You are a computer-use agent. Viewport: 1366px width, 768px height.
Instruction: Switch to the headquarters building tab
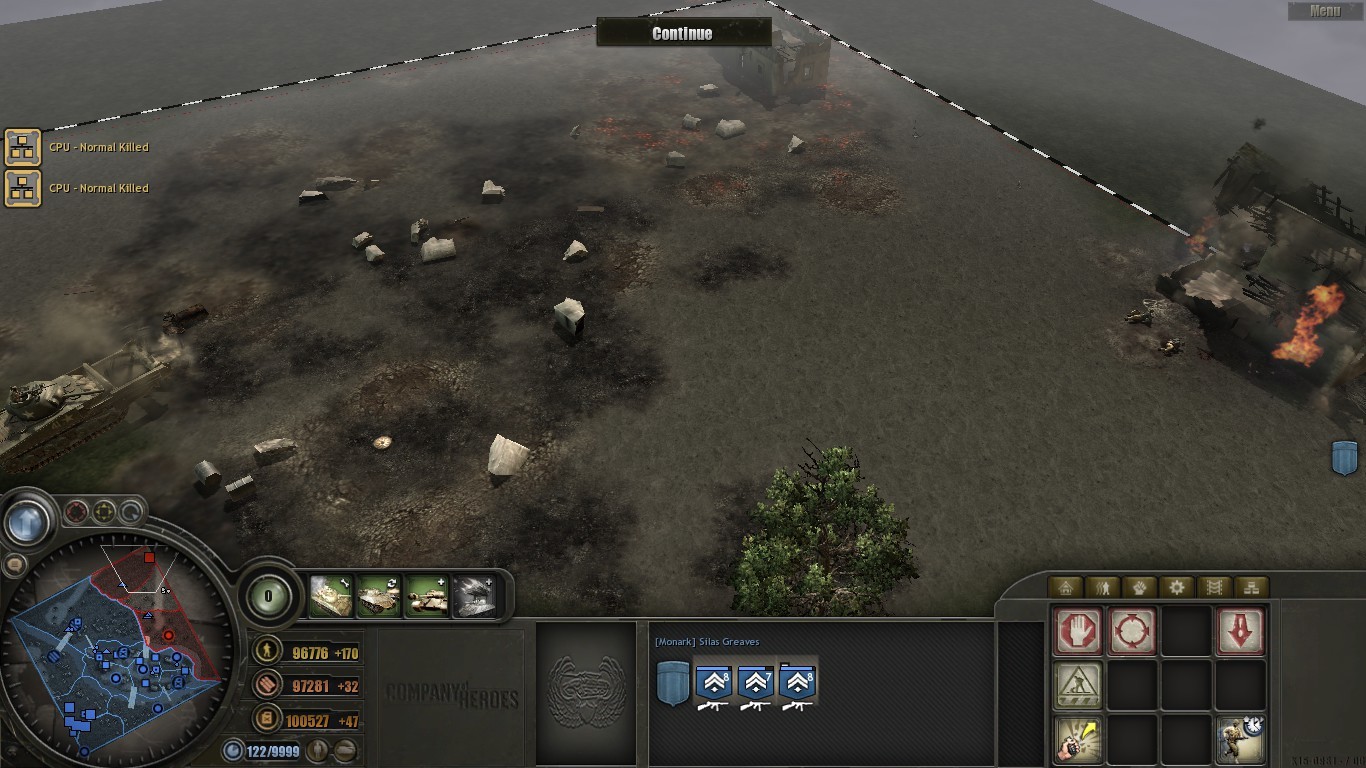(1066, 586)
